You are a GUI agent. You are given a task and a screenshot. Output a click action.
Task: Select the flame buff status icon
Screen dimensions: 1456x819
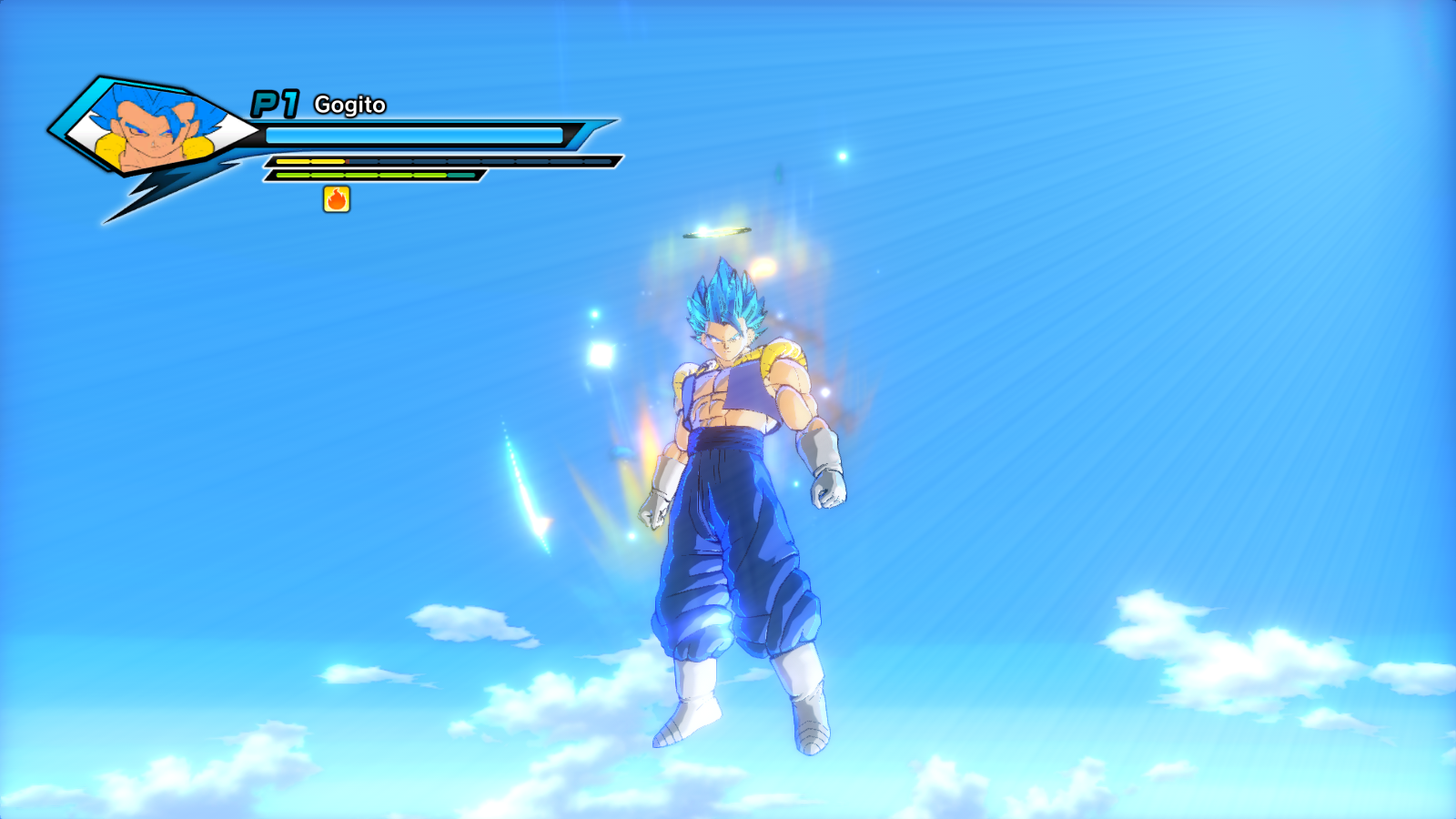[x=337, y=199]
